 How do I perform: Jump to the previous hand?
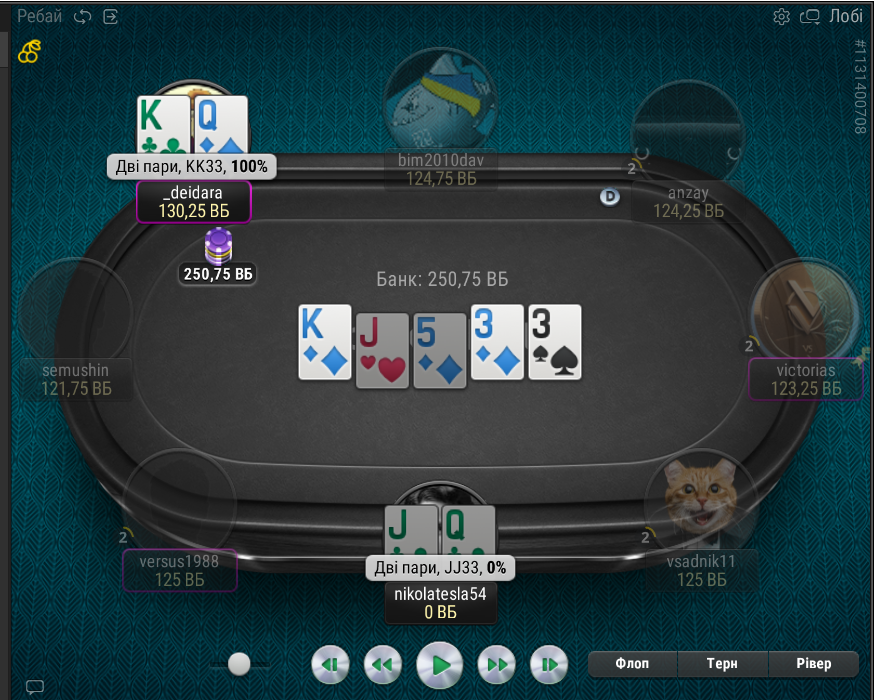331,664
